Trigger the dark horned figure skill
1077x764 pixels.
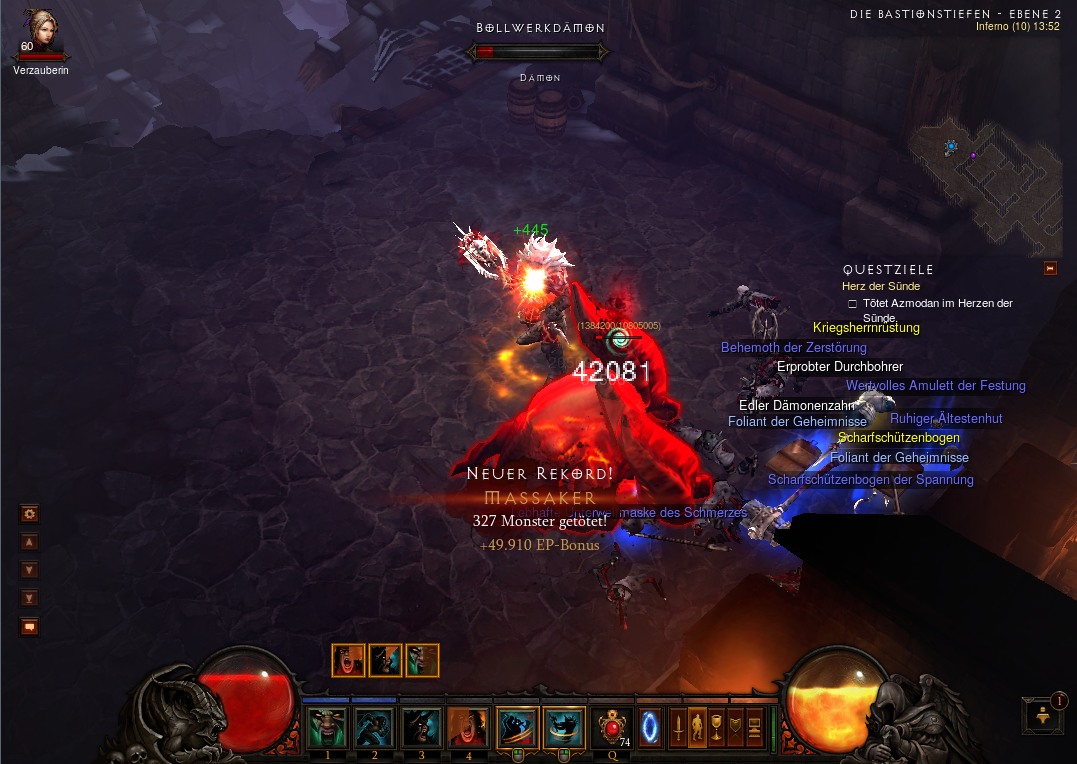421,727
